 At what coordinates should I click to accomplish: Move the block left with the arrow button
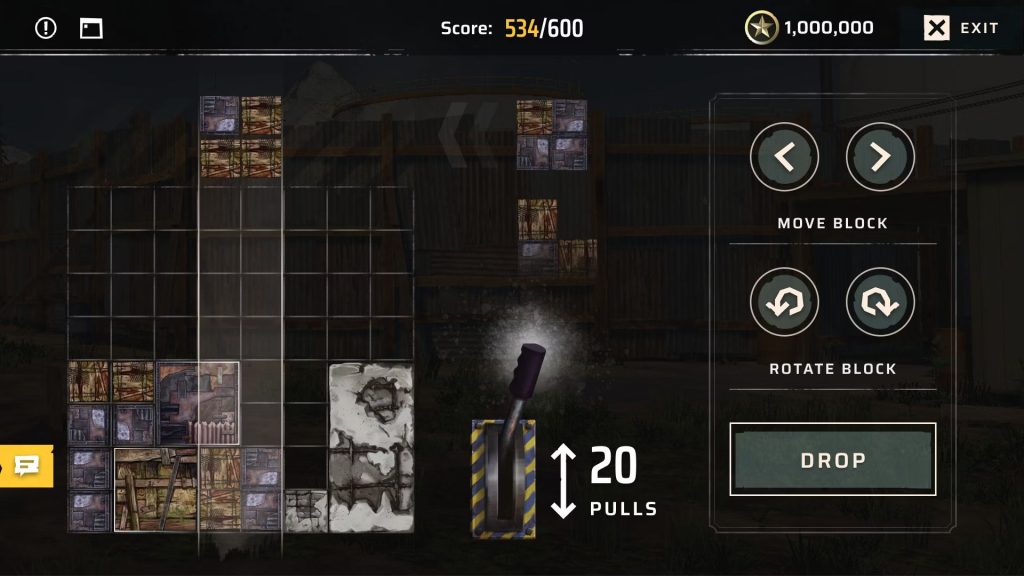(x=784, y=157)
